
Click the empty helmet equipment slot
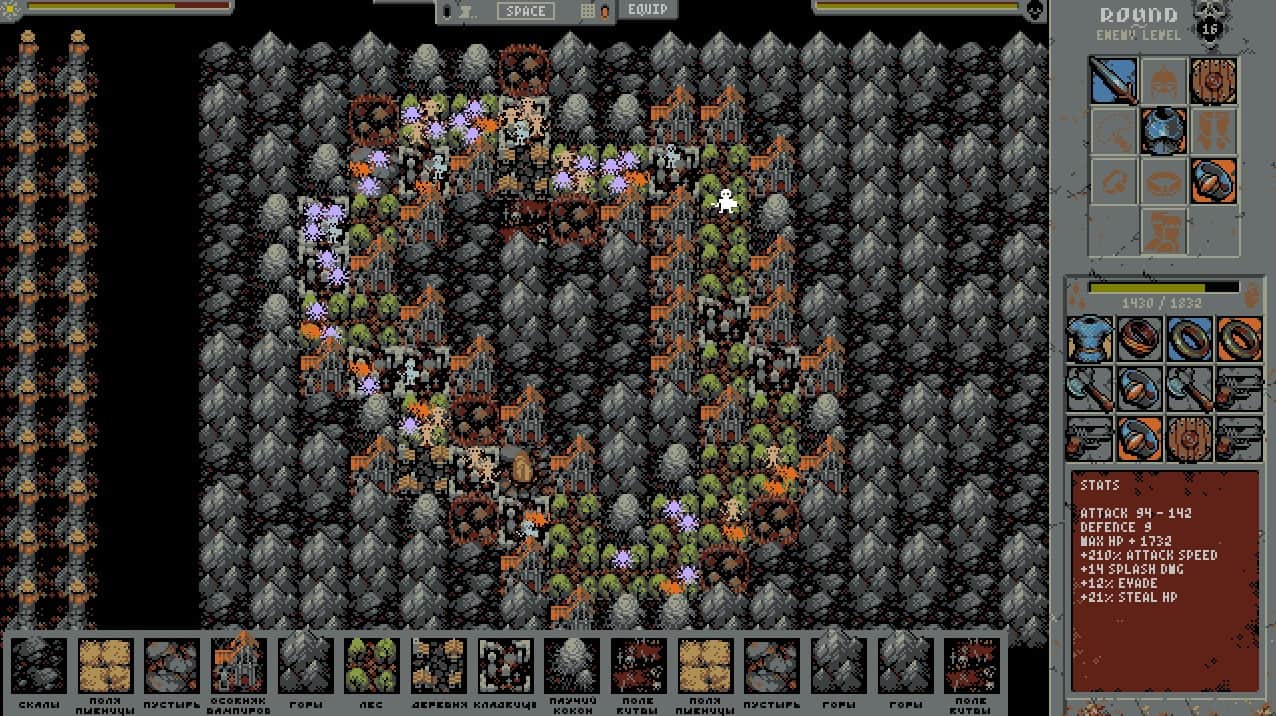point(1164,81)
